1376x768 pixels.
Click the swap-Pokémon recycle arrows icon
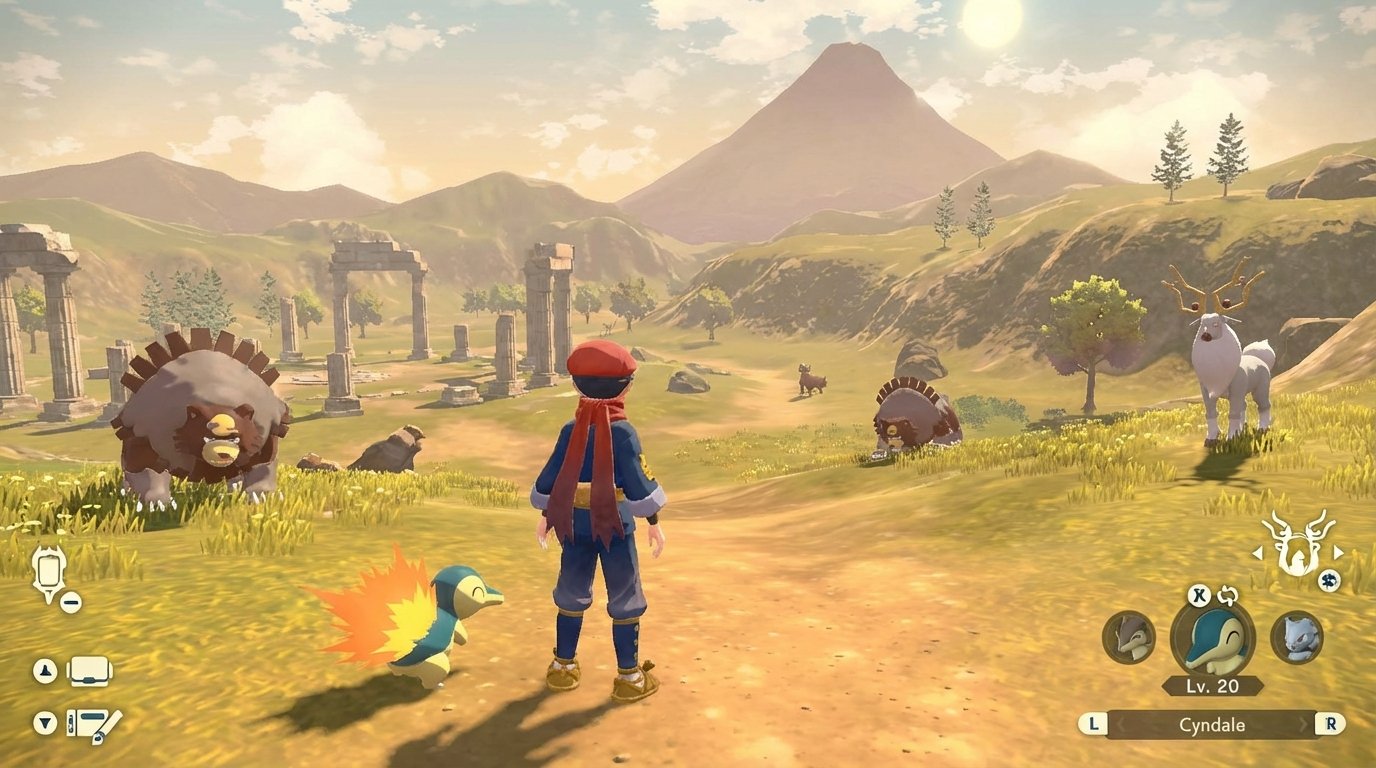(x=1227, y=596)
